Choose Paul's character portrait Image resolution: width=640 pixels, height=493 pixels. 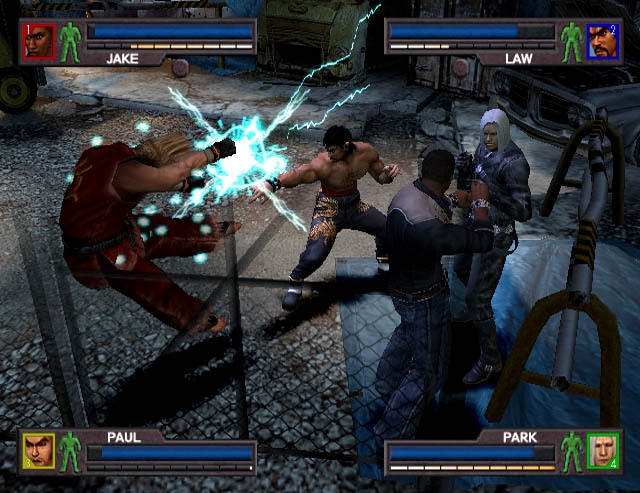point(38,452)
